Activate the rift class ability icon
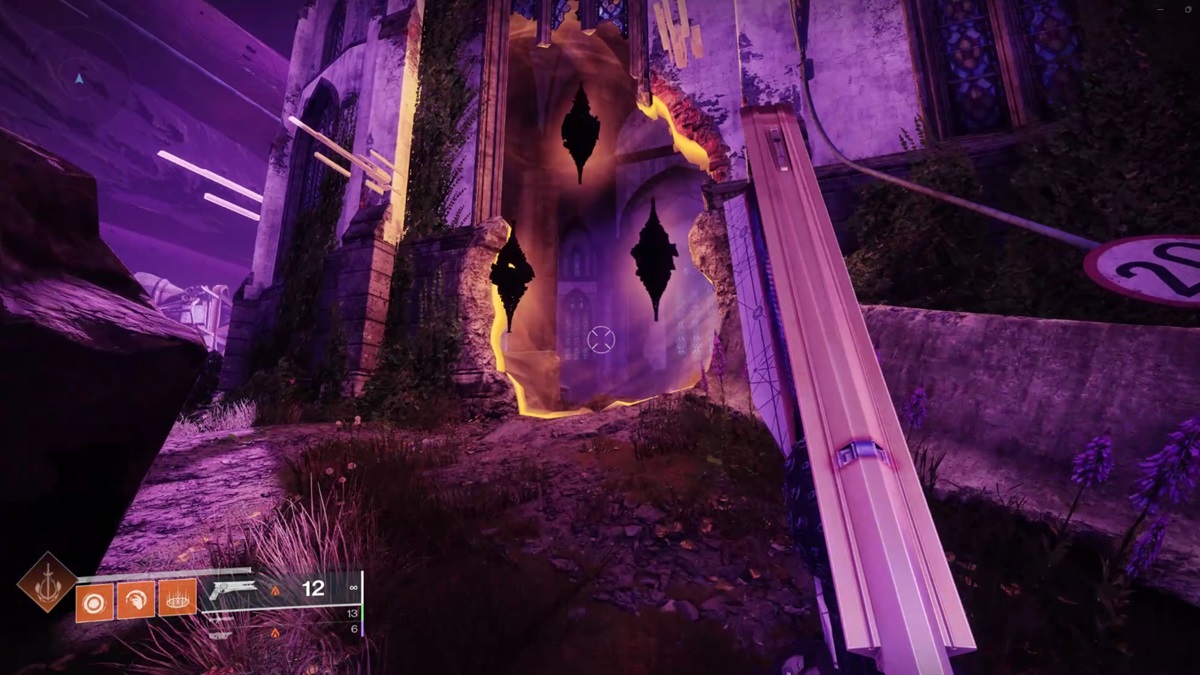The height and width of the screenshot is (675, 1200). 177,598
